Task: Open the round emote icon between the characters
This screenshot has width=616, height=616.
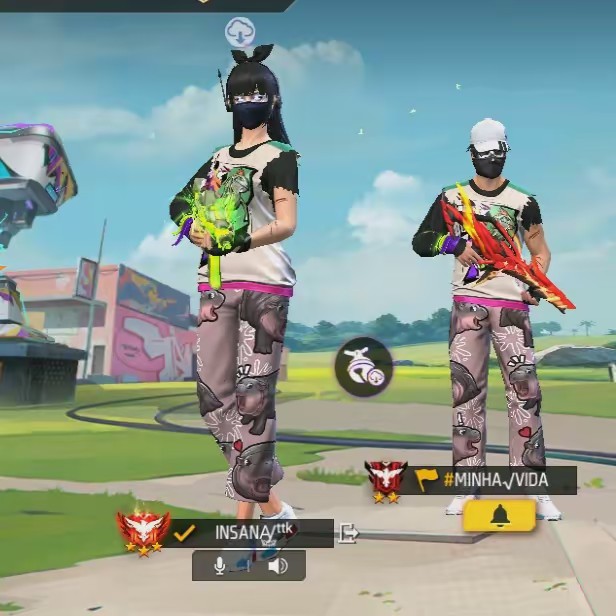Action: point(363,367)
